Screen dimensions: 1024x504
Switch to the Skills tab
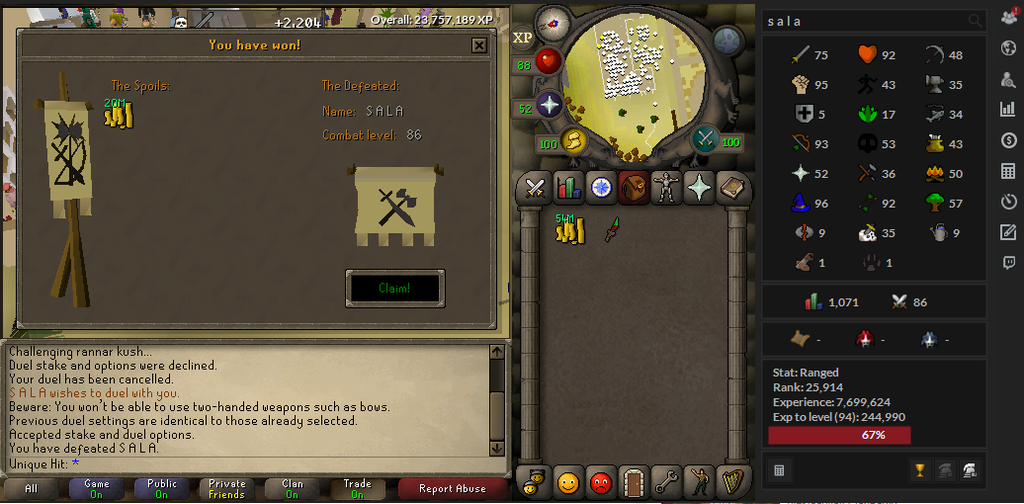point(568,187)
